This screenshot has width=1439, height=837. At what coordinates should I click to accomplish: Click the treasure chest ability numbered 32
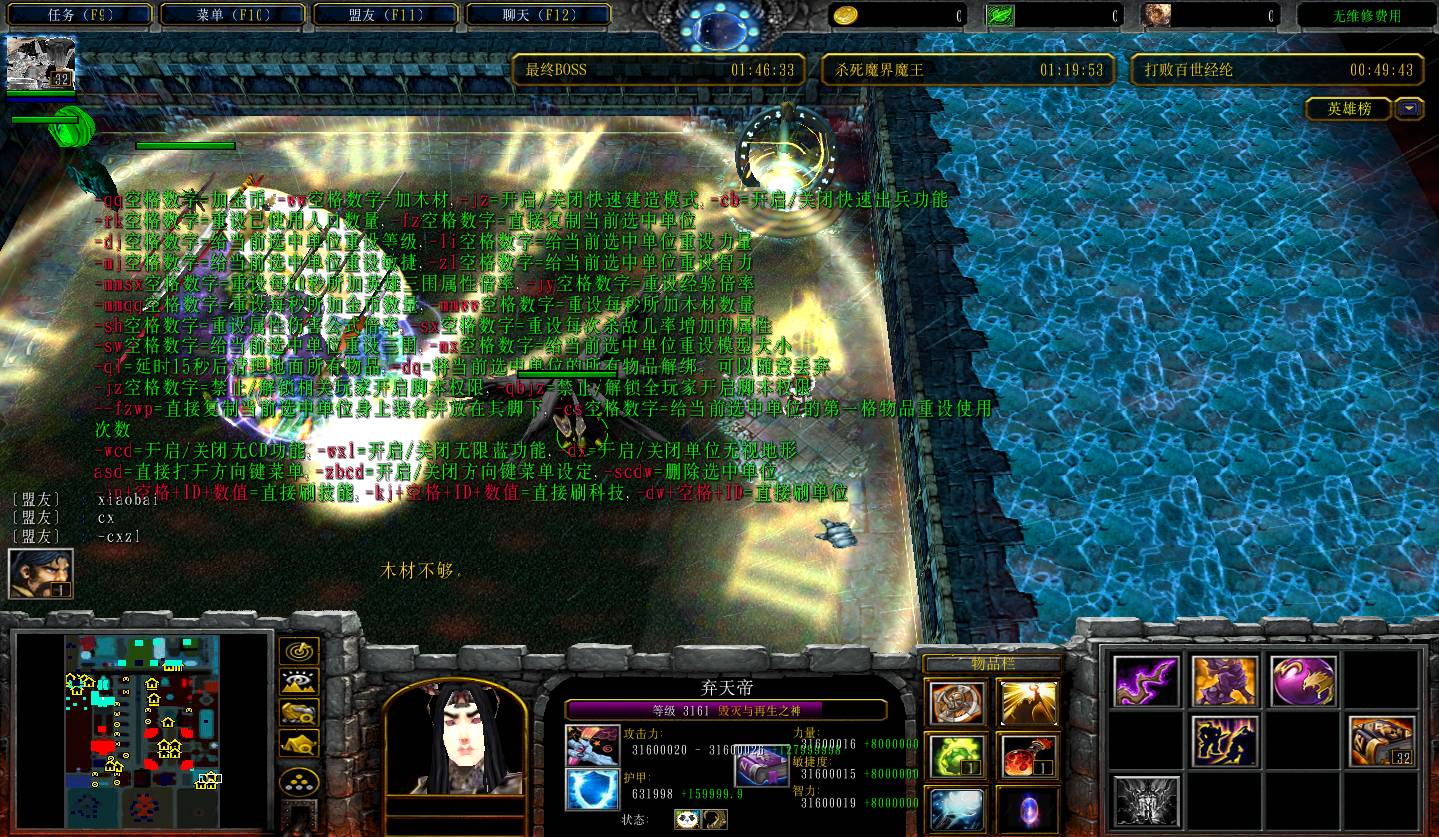pos(1382,741)
